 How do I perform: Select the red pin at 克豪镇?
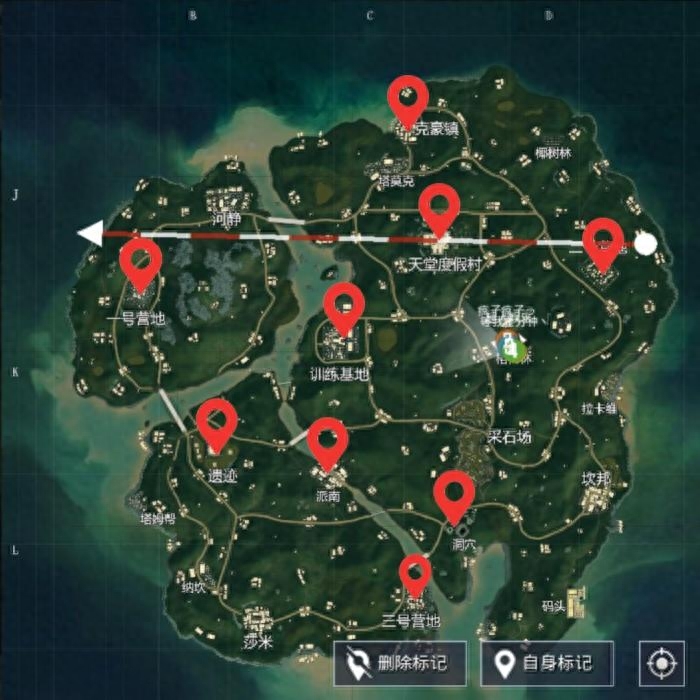(x=408, y=97)
